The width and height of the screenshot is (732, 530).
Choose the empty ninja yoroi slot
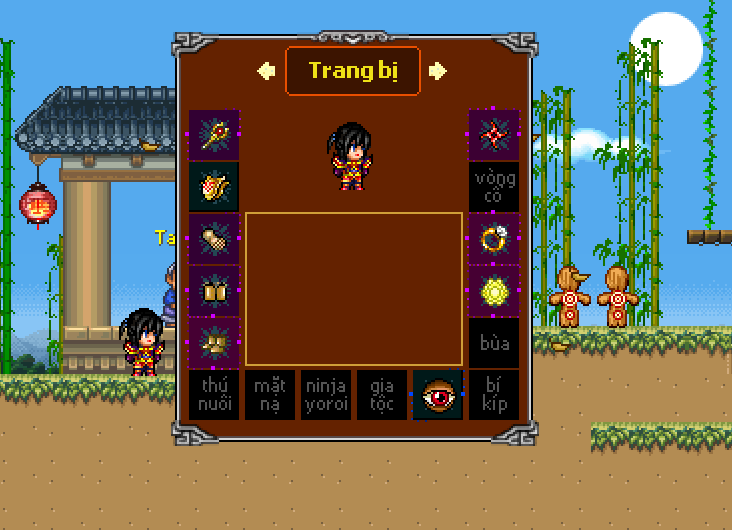click(x=326, y=395)
